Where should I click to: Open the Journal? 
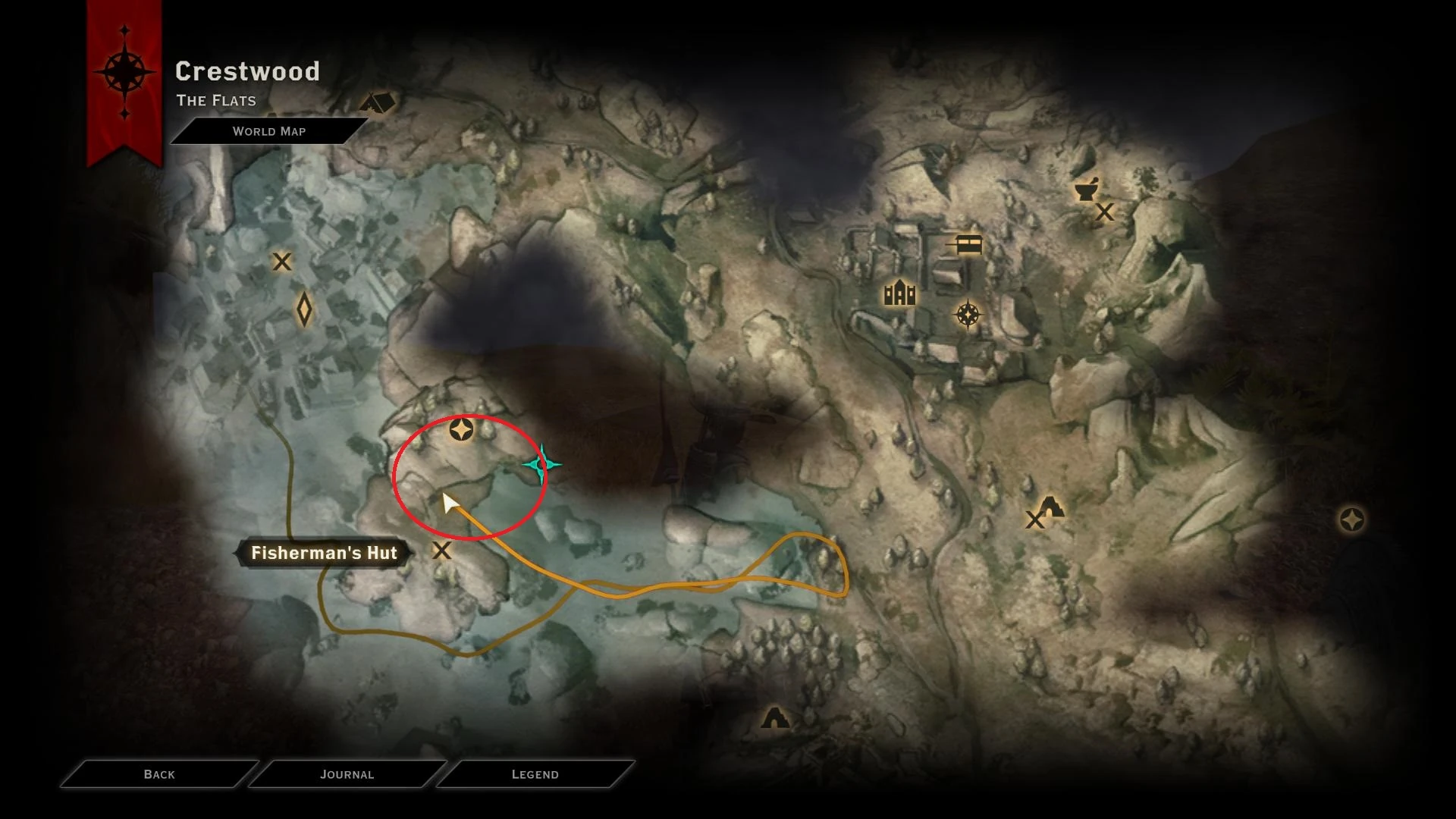click(x=347, y=774)
